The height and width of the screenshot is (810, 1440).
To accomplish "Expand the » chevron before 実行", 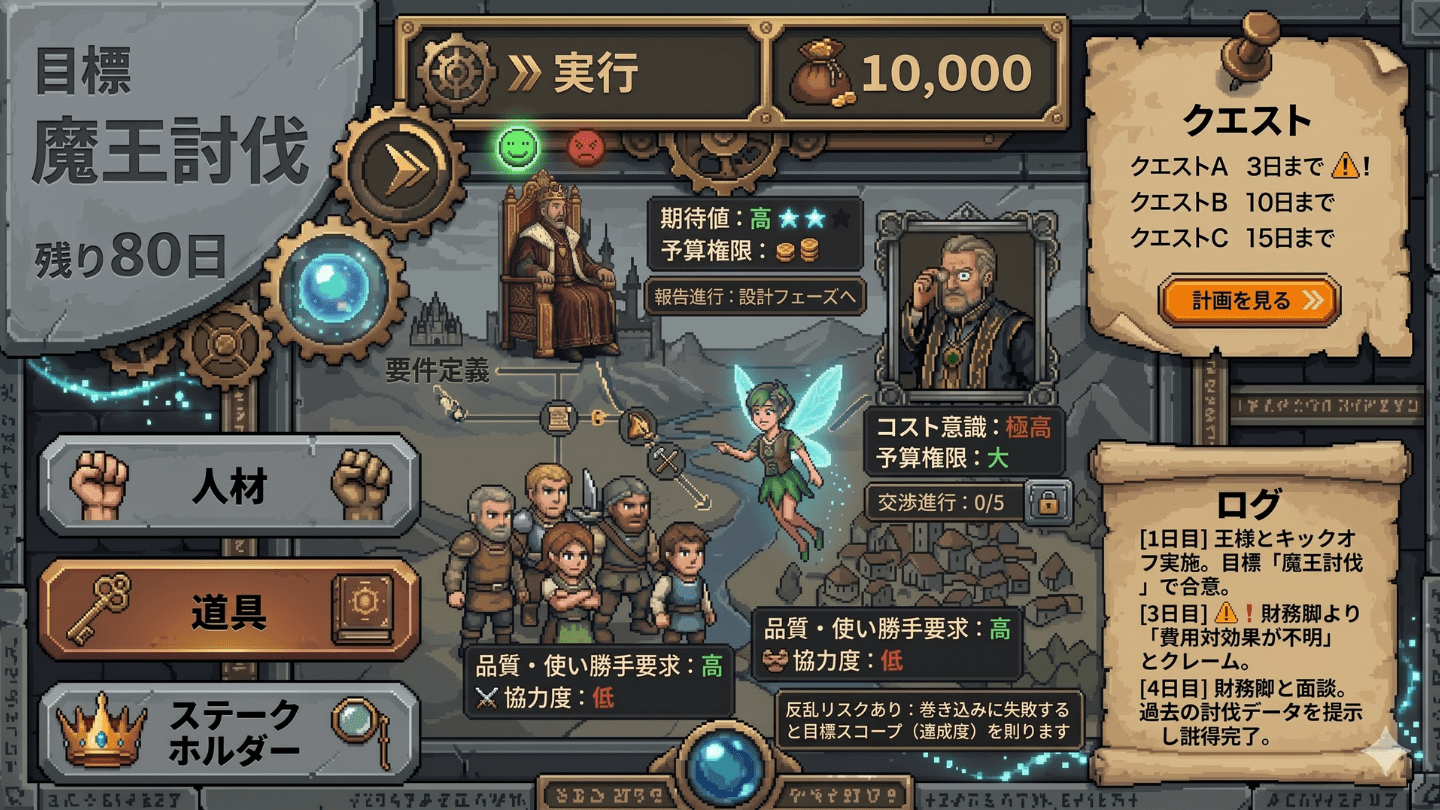I will (523, 70).
